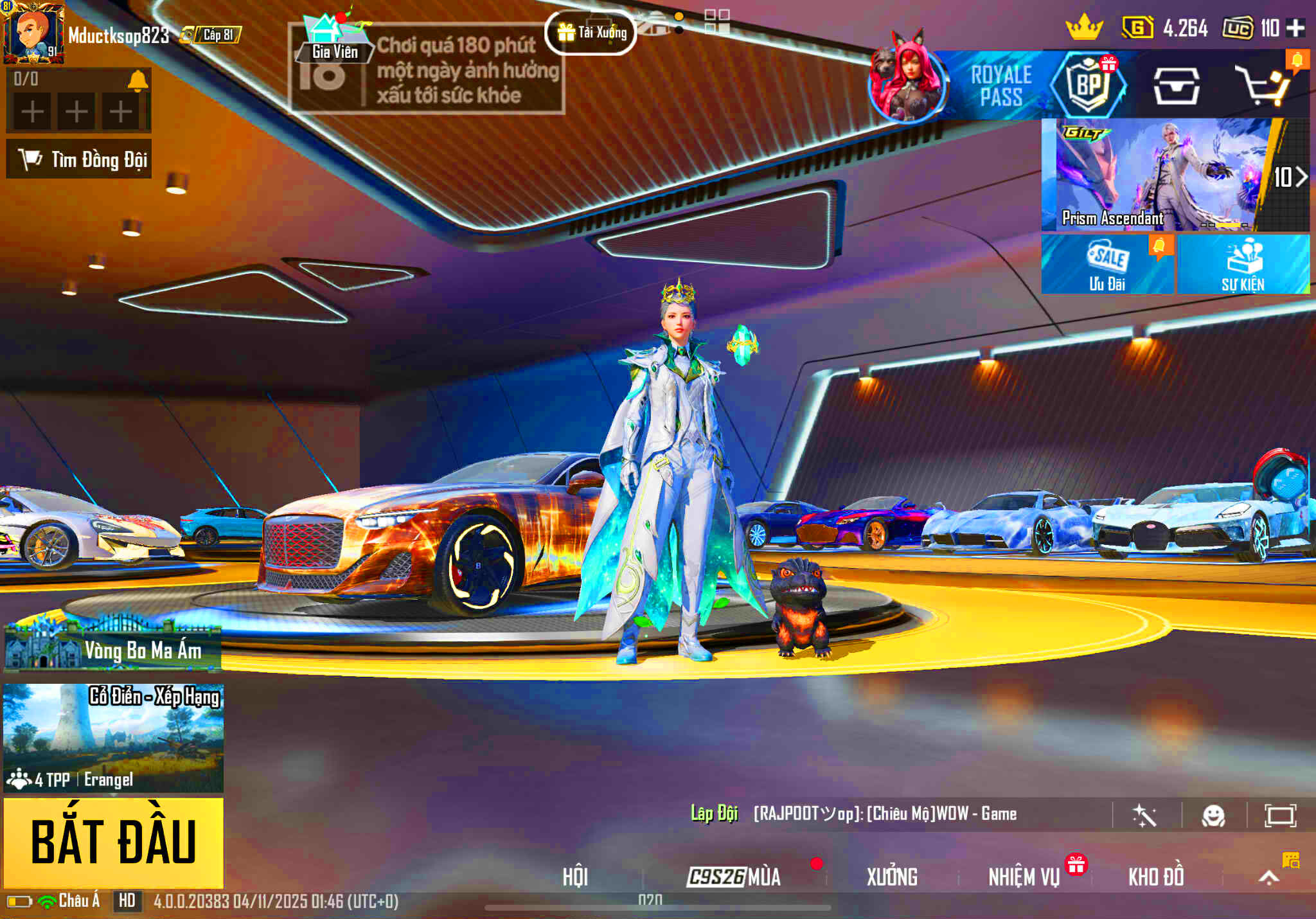This screenshot has width=1316, height=919.
Task: Open the Ưu Đãi sale offers
Action: pyautogui.click(x=1107, y=265)
